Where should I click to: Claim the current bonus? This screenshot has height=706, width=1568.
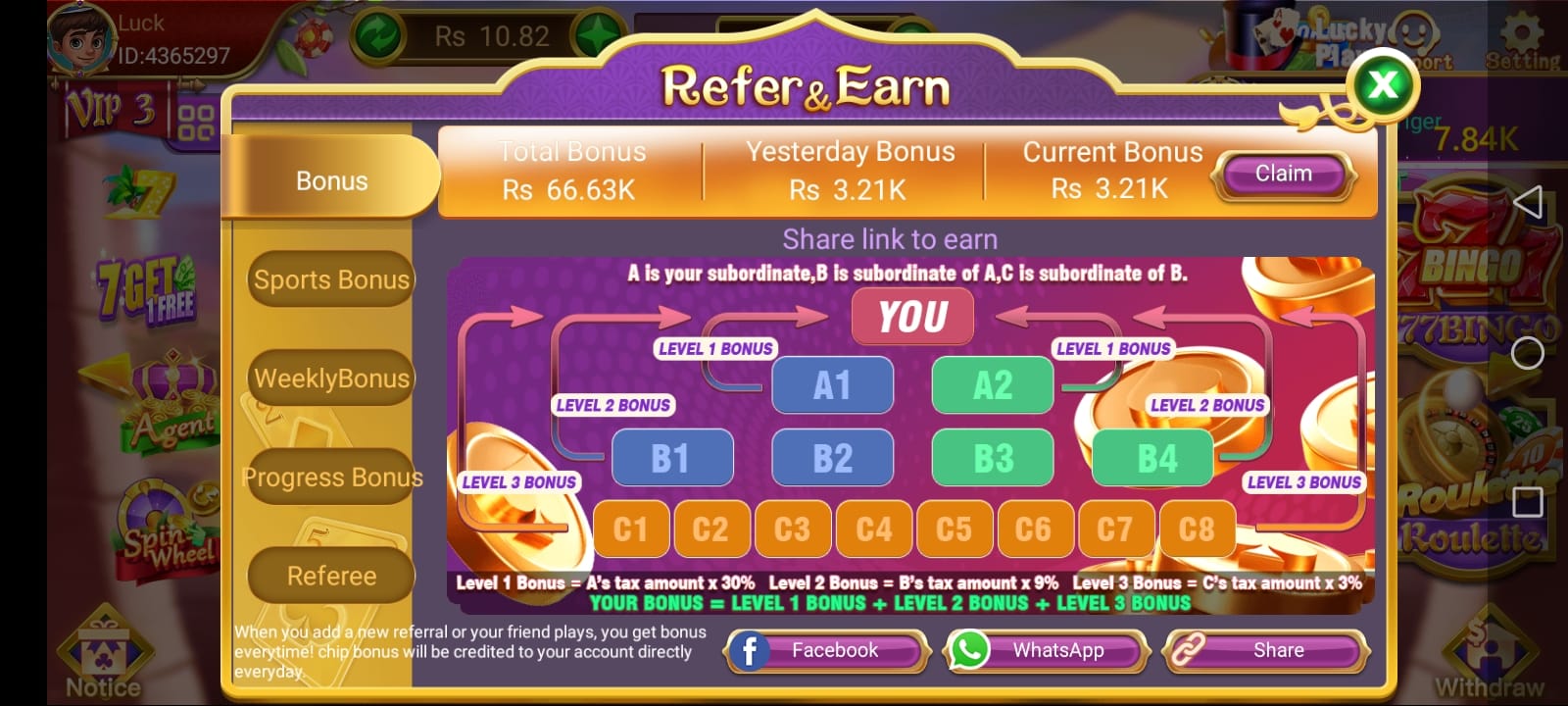coord(1284,173)
